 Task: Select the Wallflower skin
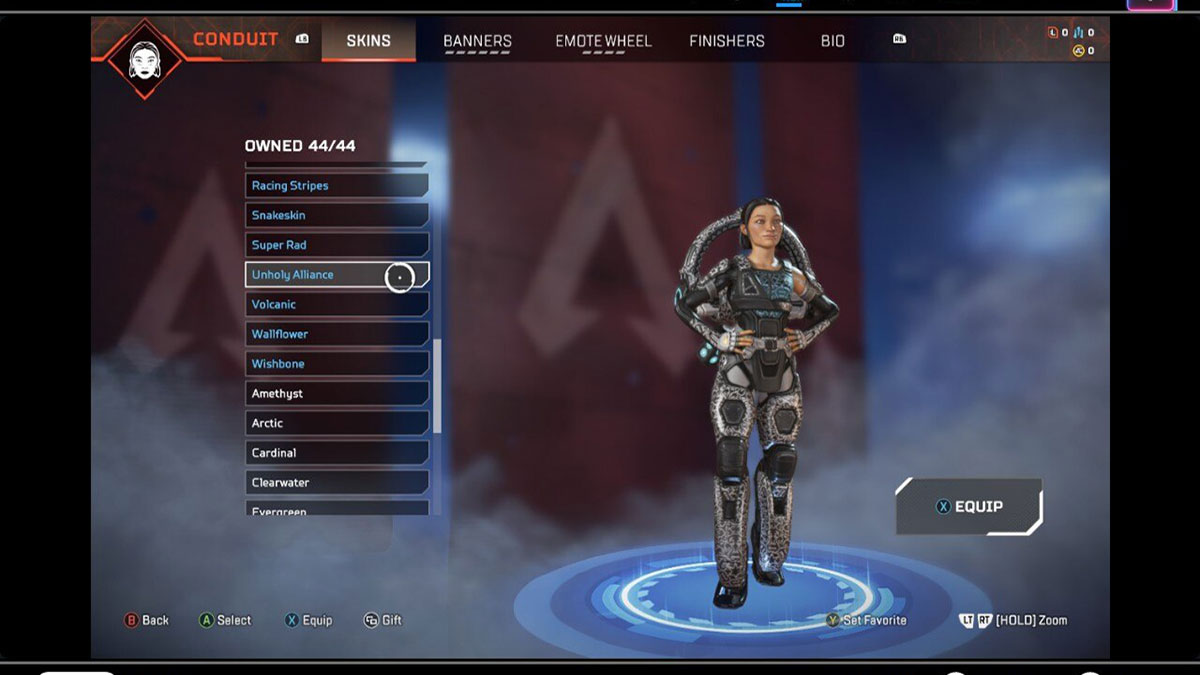coord(336,334)
